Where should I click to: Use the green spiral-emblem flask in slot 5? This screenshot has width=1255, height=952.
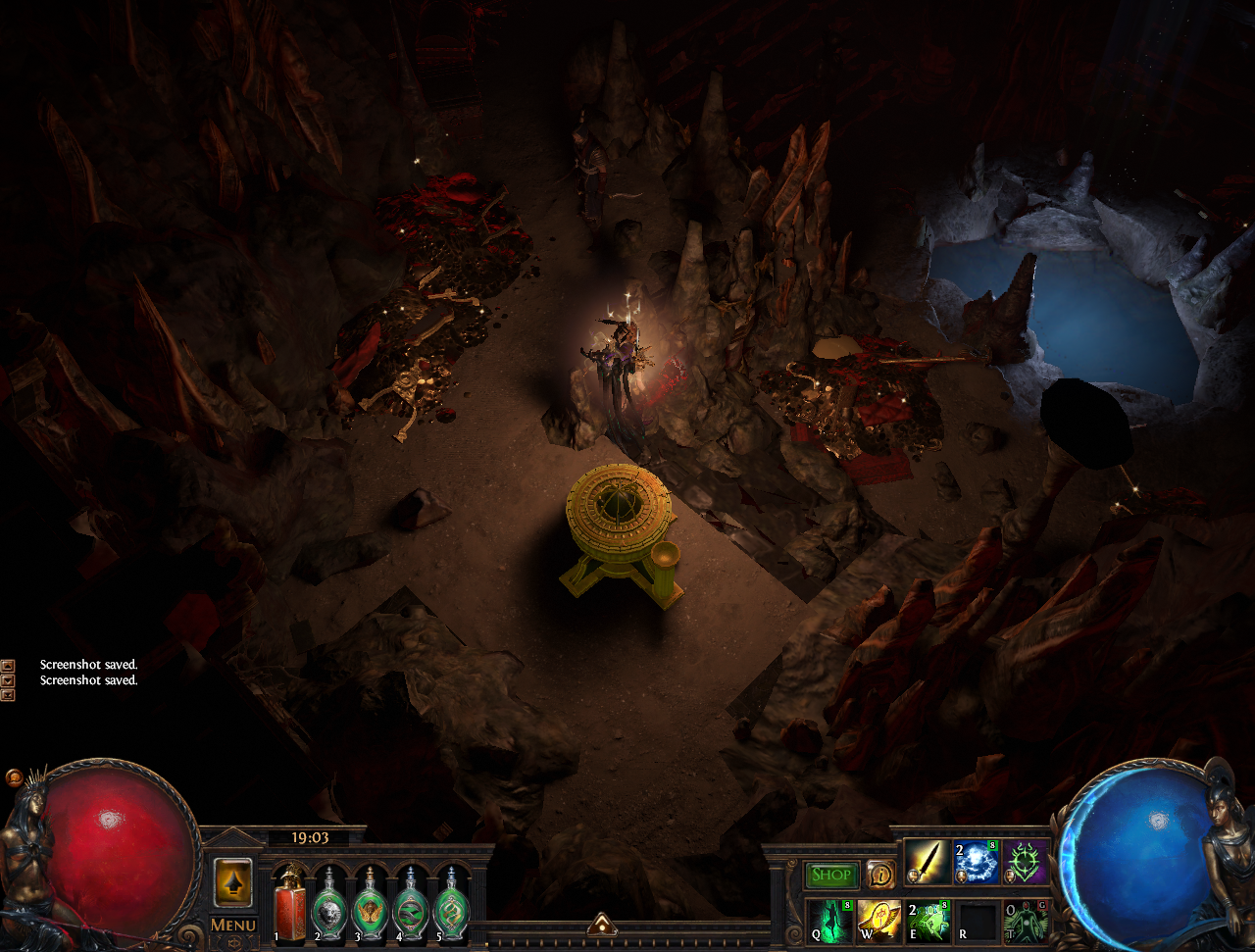[451, 904]
